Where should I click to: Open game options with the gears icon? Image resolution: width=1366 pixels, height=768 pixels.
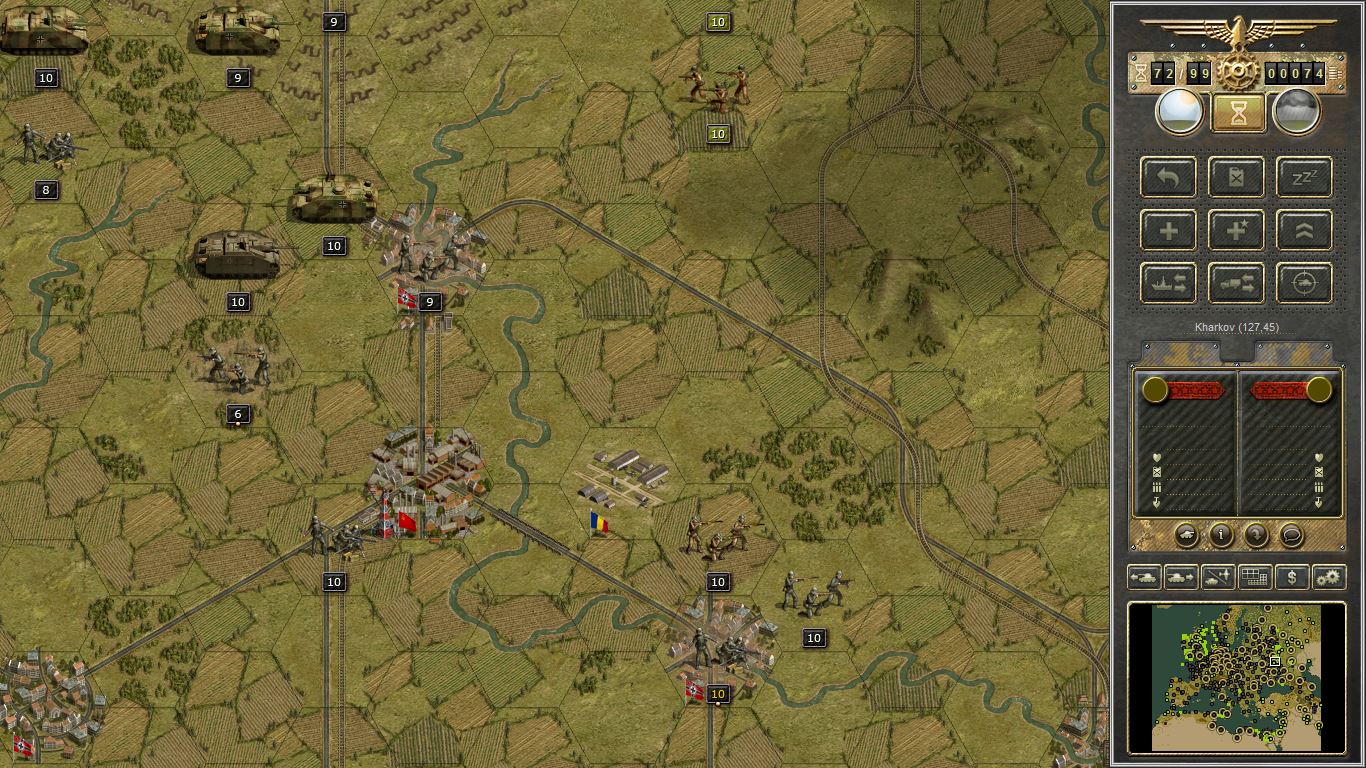click(x=1329, y=577)
